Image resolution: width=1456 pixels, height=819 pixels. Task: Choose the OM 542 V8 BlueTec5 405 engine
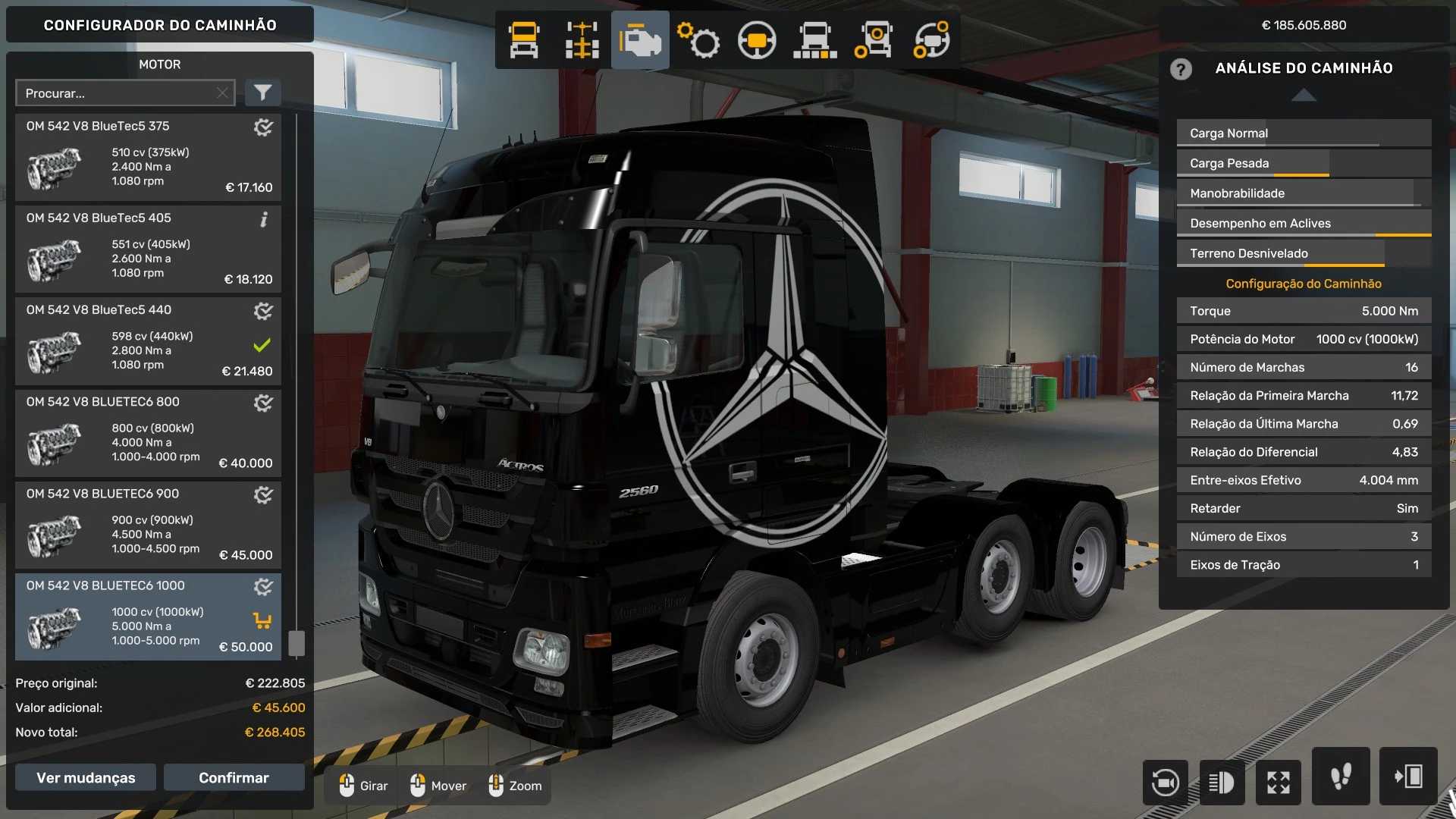(x=148, y=249)
